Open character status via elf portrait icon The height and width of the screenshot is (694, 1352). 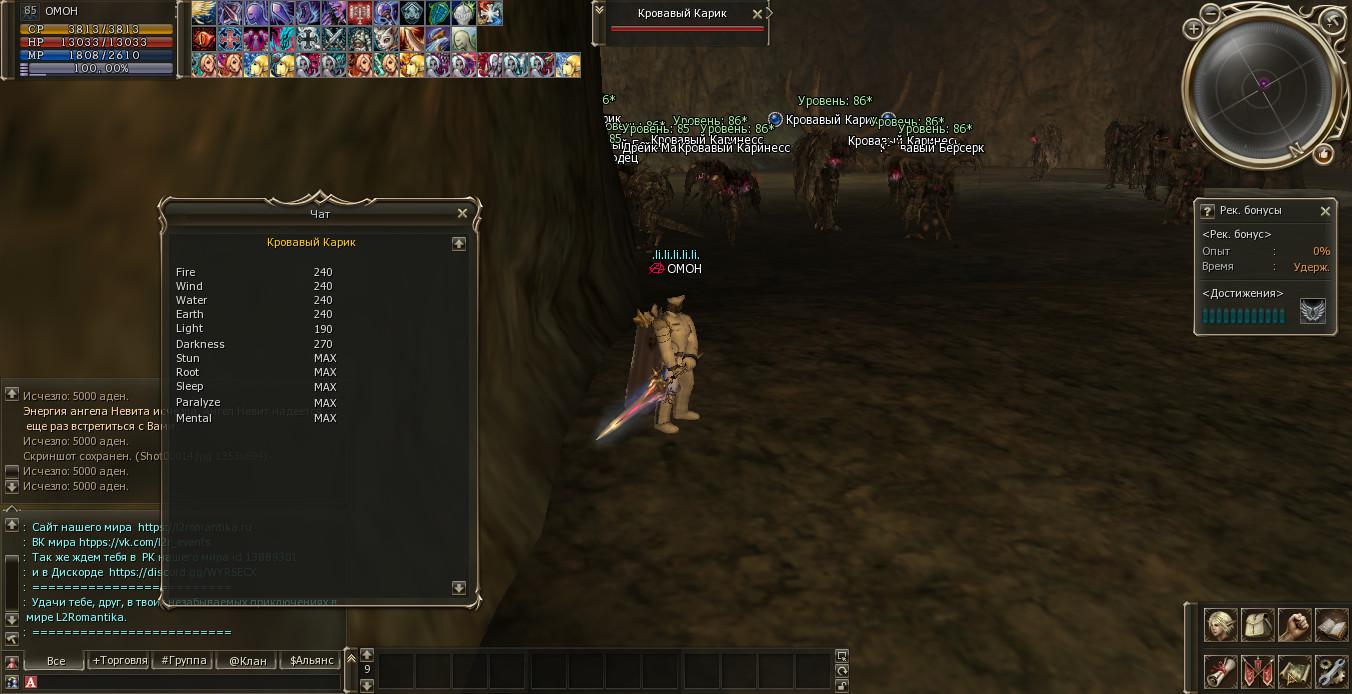(1219, 625)
